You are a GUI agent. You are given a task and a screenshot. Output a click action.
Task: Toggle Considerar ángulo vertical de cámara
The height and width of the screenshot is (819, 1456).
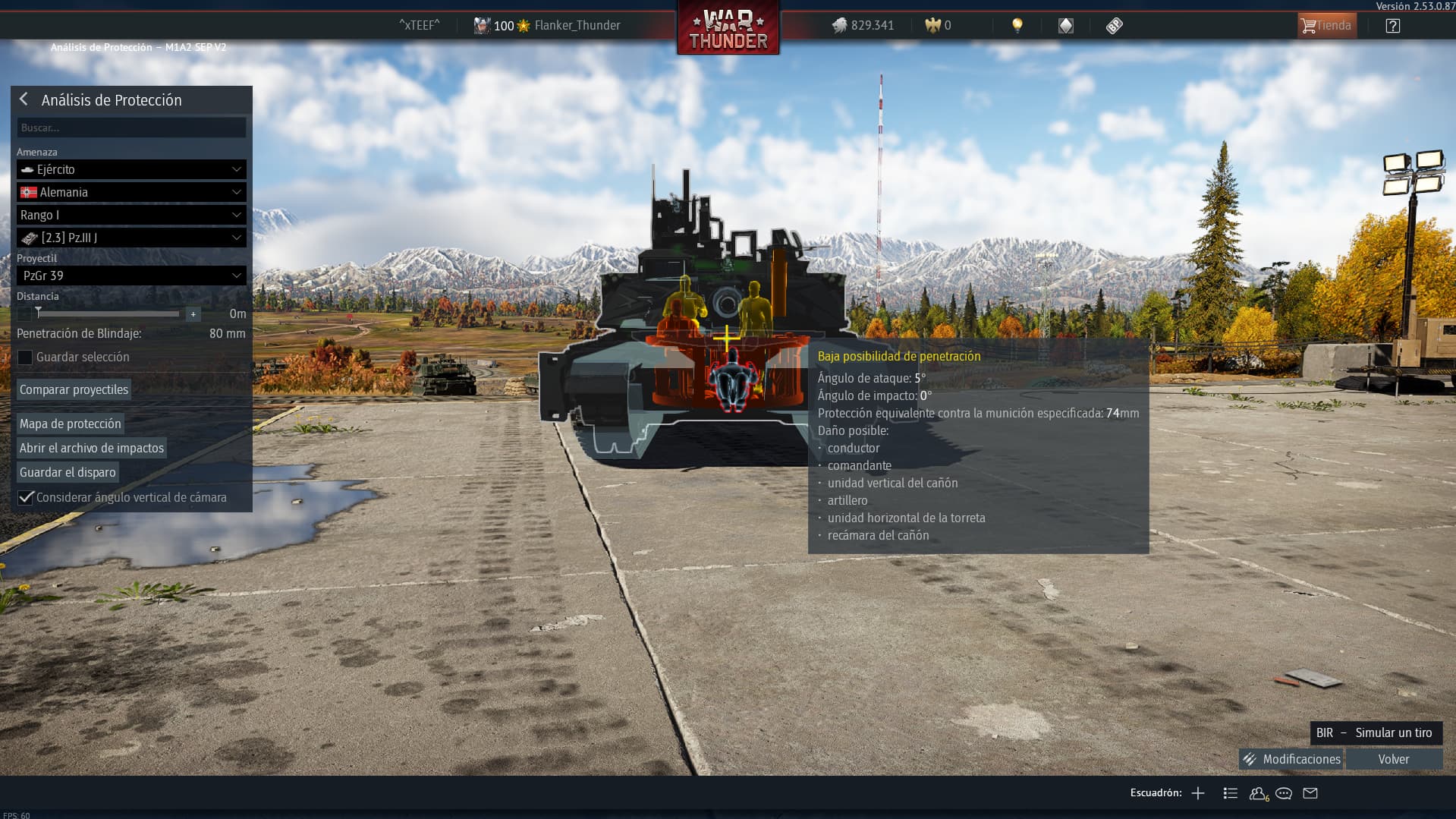click(x=26, y=497)
